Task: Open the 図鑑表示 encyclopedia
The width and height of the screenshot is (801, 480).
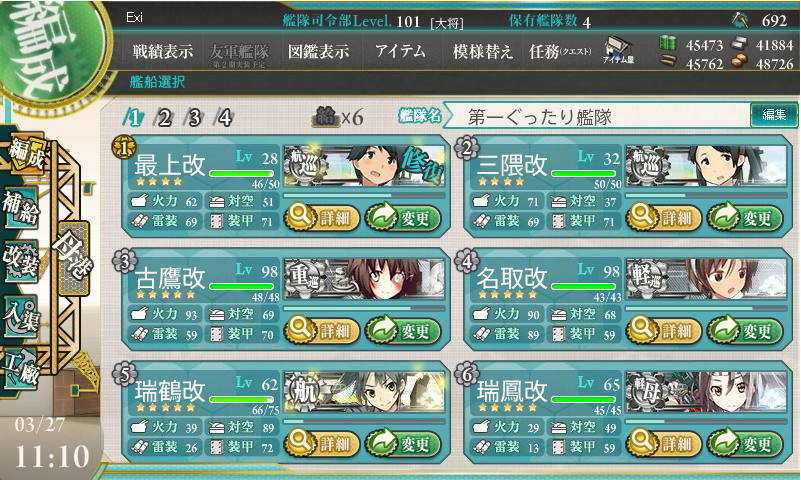Action: [x=317, y=51]
